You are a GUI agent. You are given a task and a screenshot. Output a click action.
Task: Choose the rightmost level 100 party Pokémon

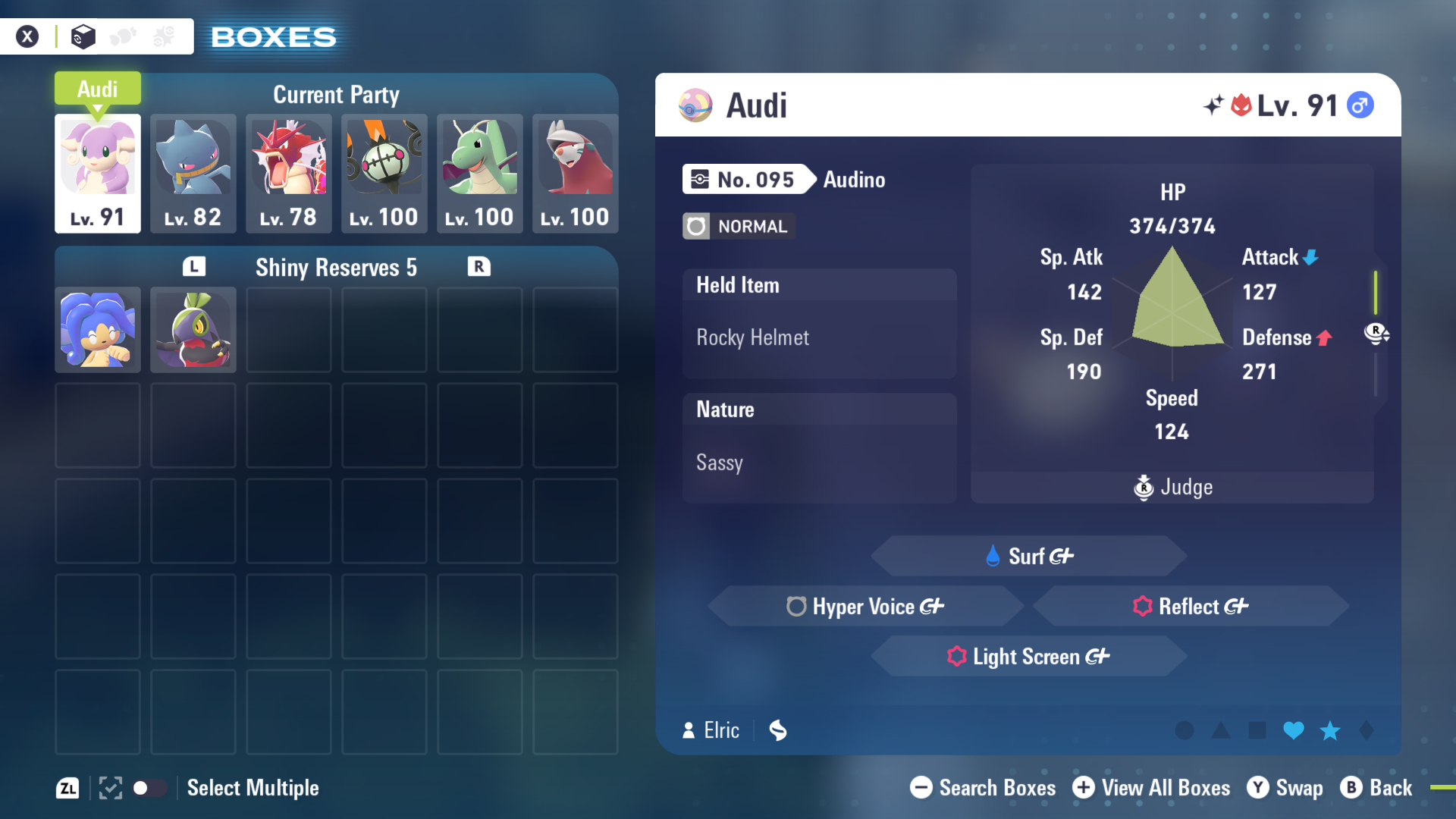click(576, 173)
